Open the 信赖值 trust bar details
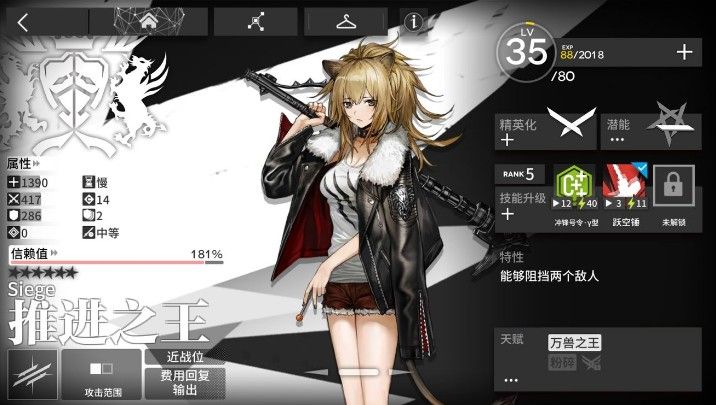 [114, 256]
